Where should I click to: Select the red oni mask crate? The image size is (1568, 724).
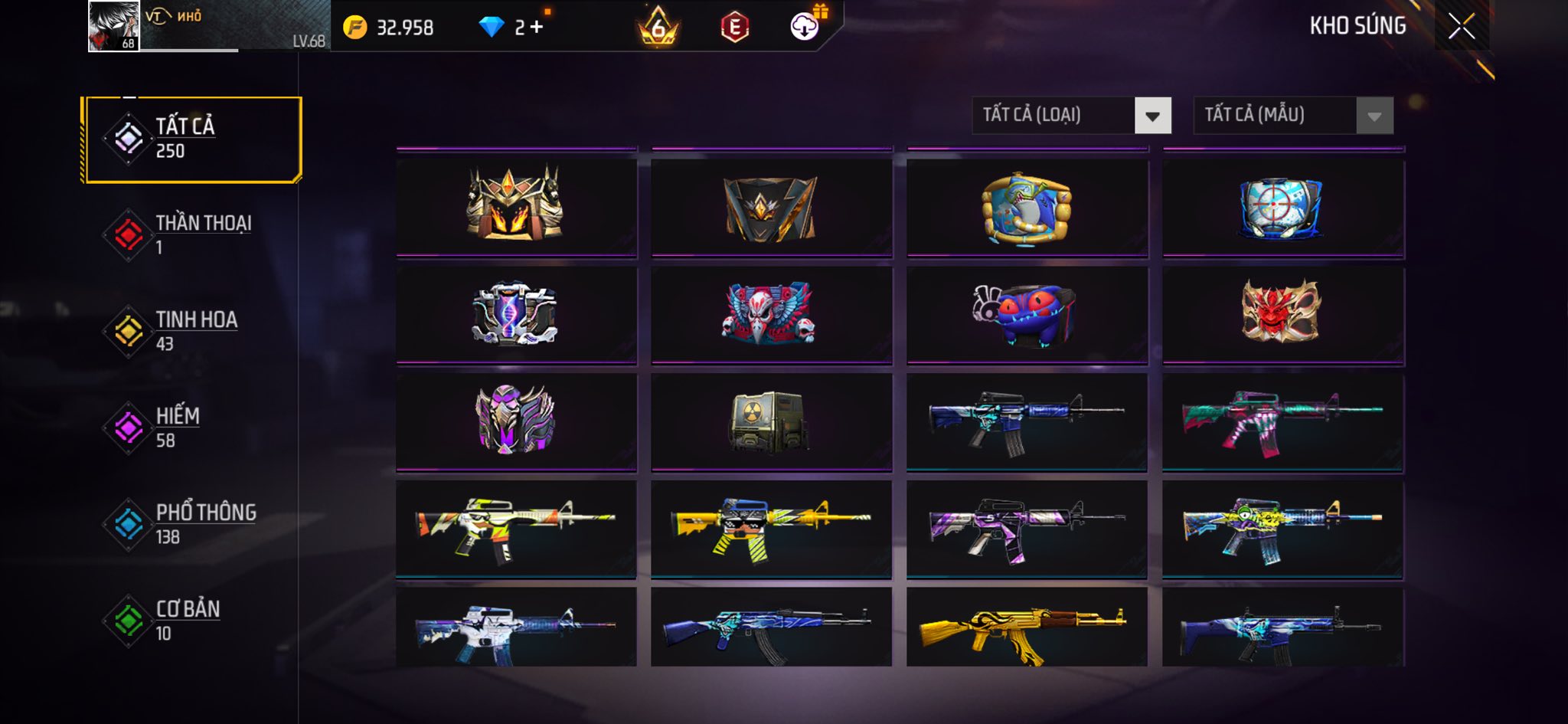click(1282, 311)
